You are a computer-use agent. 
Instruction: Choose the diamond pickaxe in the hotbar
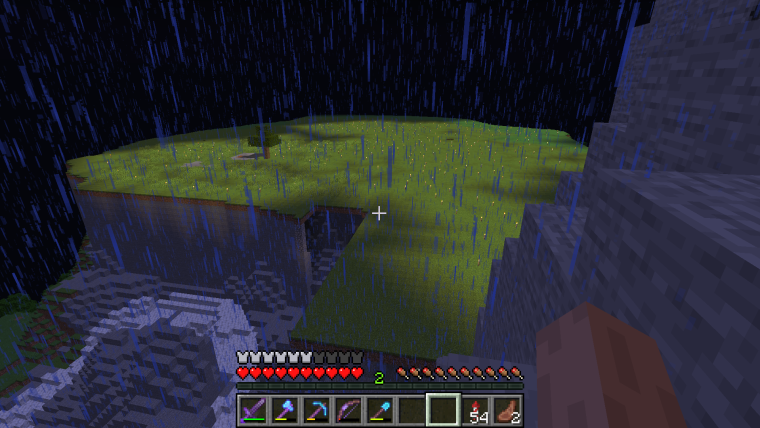tap(316, 410)
